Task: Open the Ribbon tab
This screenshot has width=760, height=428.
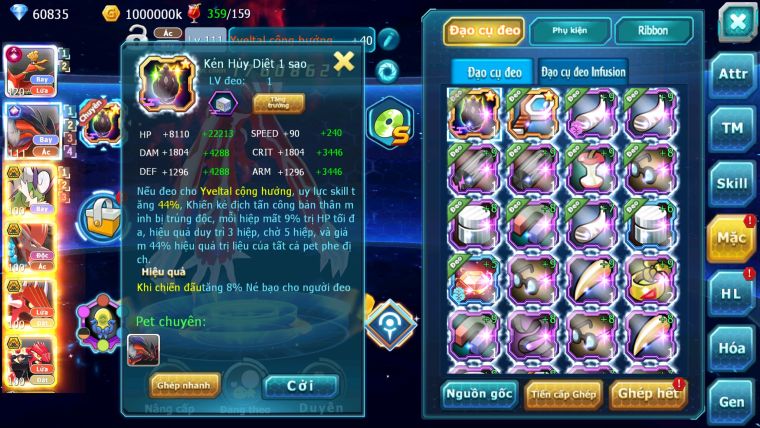Action: tap(653, 31)
